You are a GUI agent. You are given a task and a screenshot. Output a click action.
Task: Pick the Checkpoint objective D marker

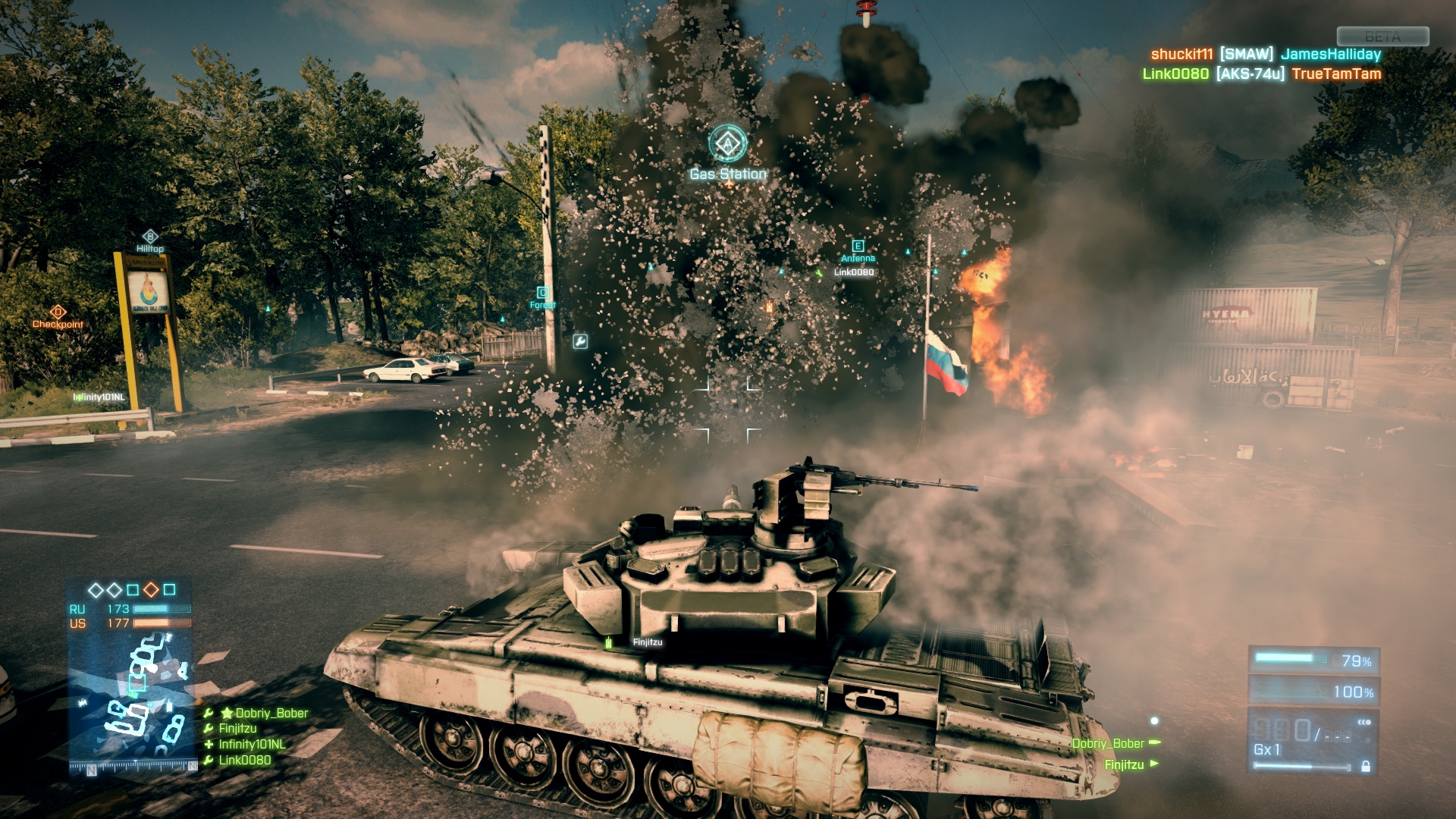(x=58, y=312)
